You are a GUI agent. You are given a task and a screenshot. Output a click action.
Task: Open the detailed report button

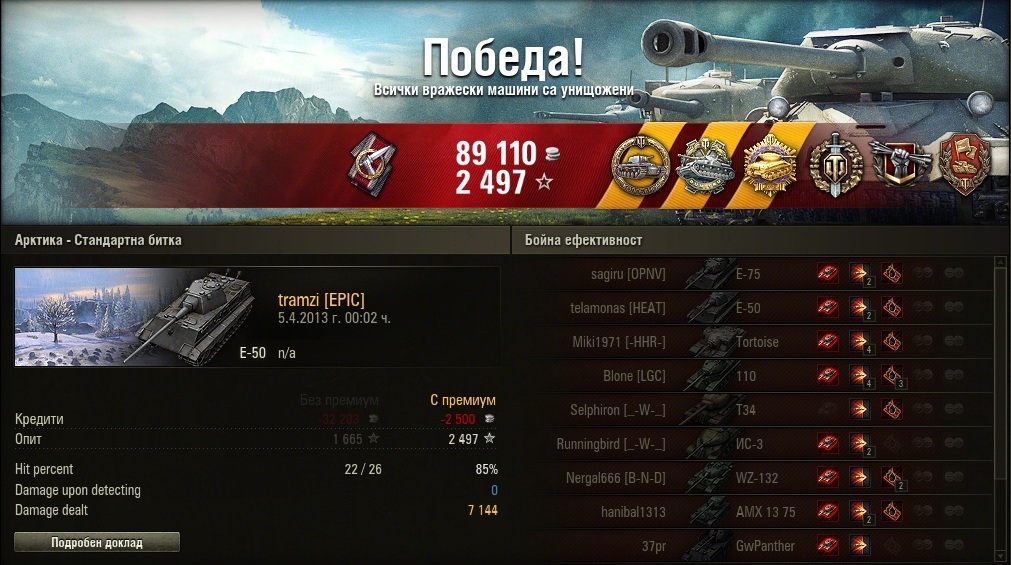coord(97,542)
